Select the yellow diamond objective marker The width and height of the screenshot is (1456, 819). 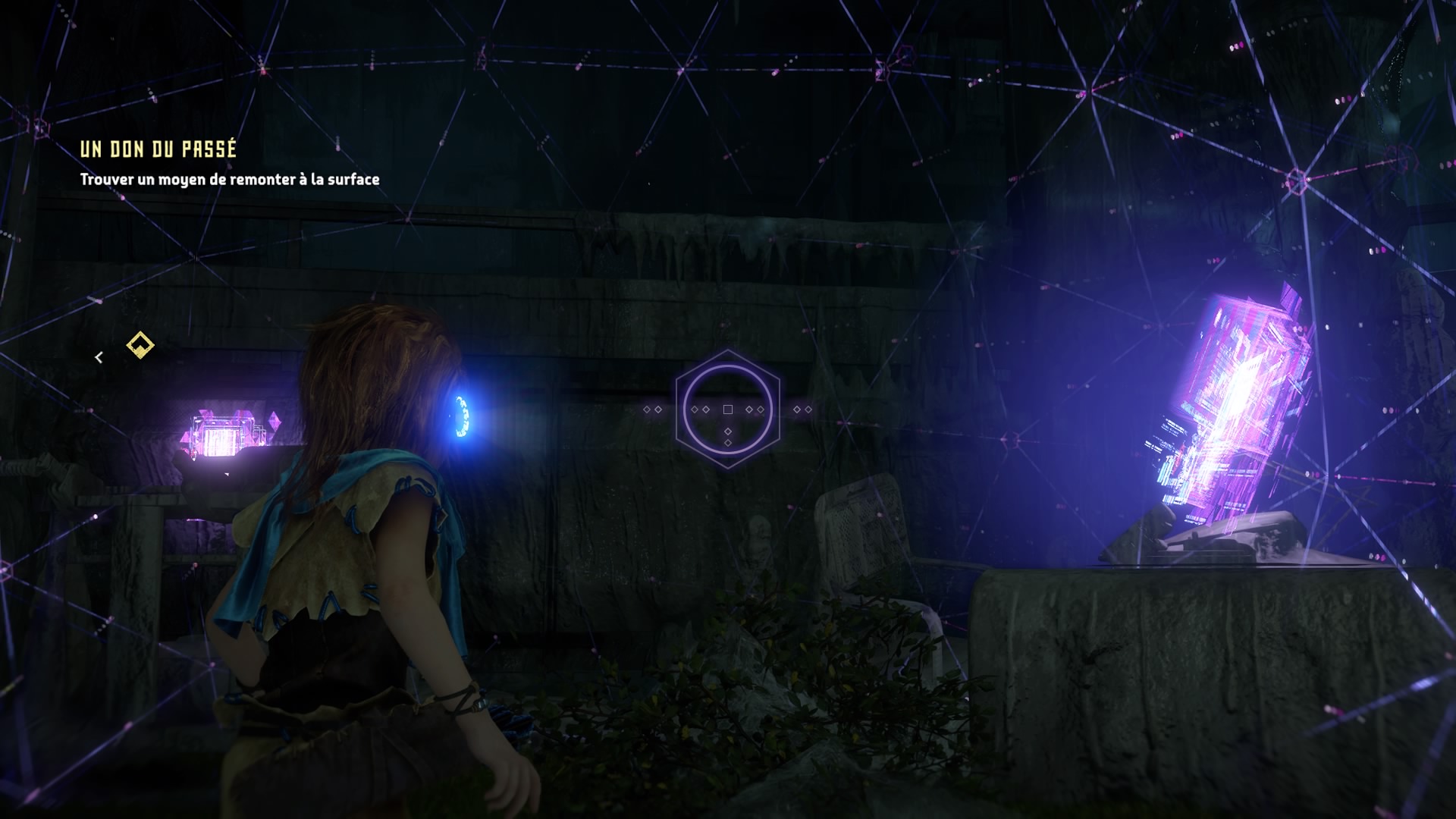[x=140, y=345]
